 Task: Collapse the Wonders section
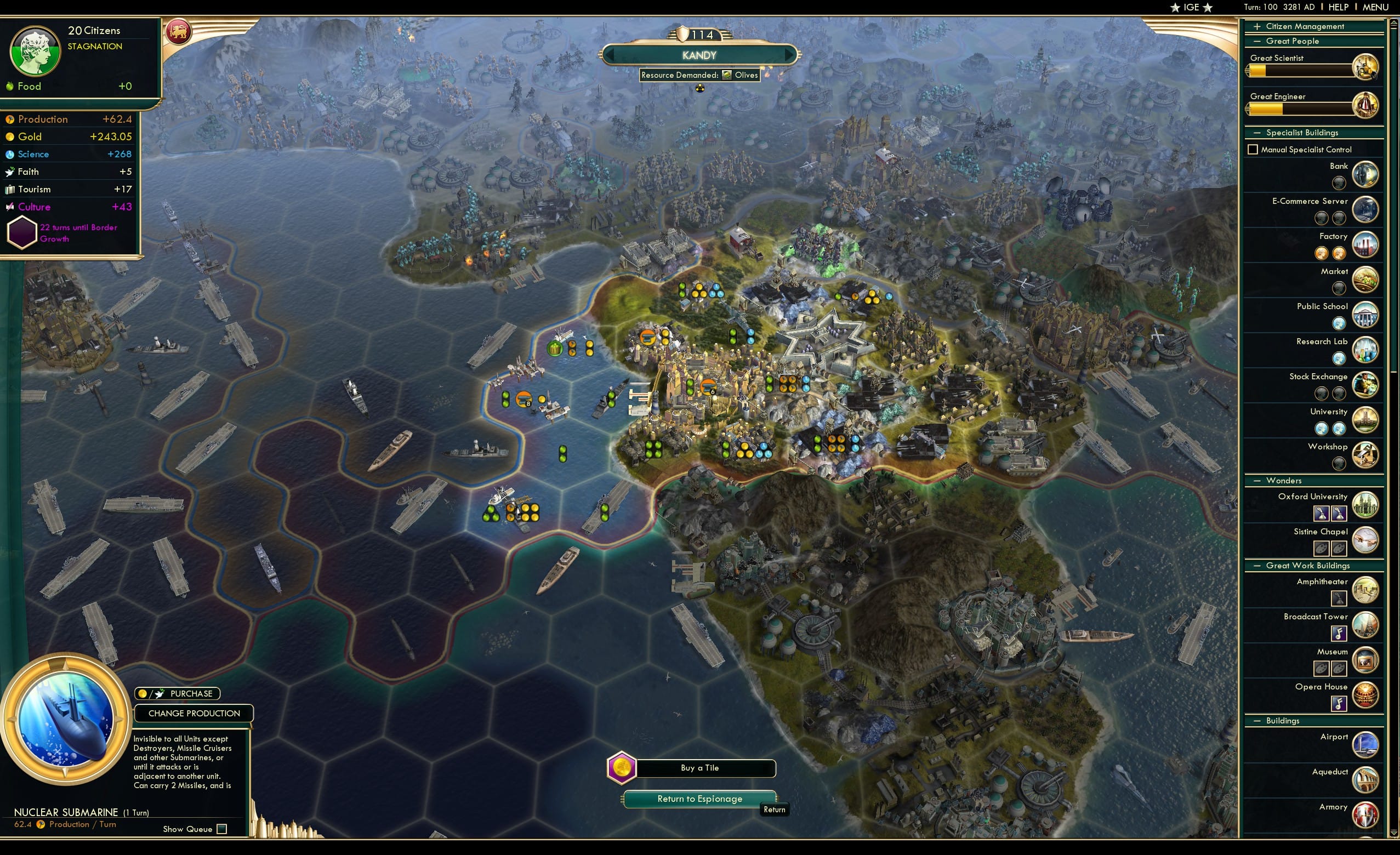[1257, 480]
